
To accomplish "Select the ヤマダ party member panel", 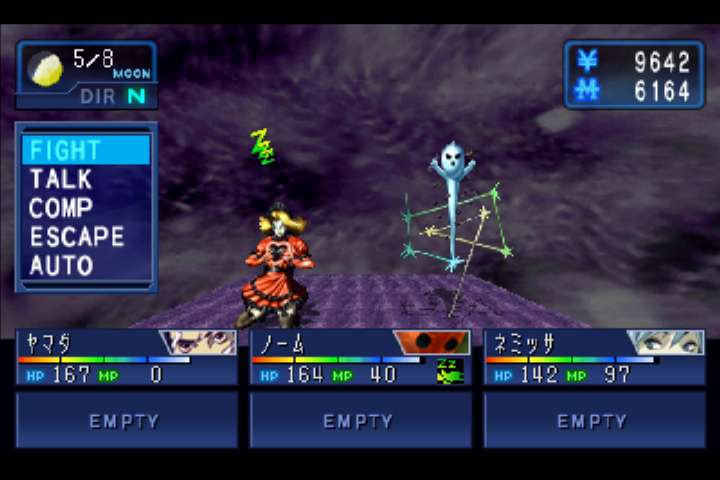I will tap(126, 358).
